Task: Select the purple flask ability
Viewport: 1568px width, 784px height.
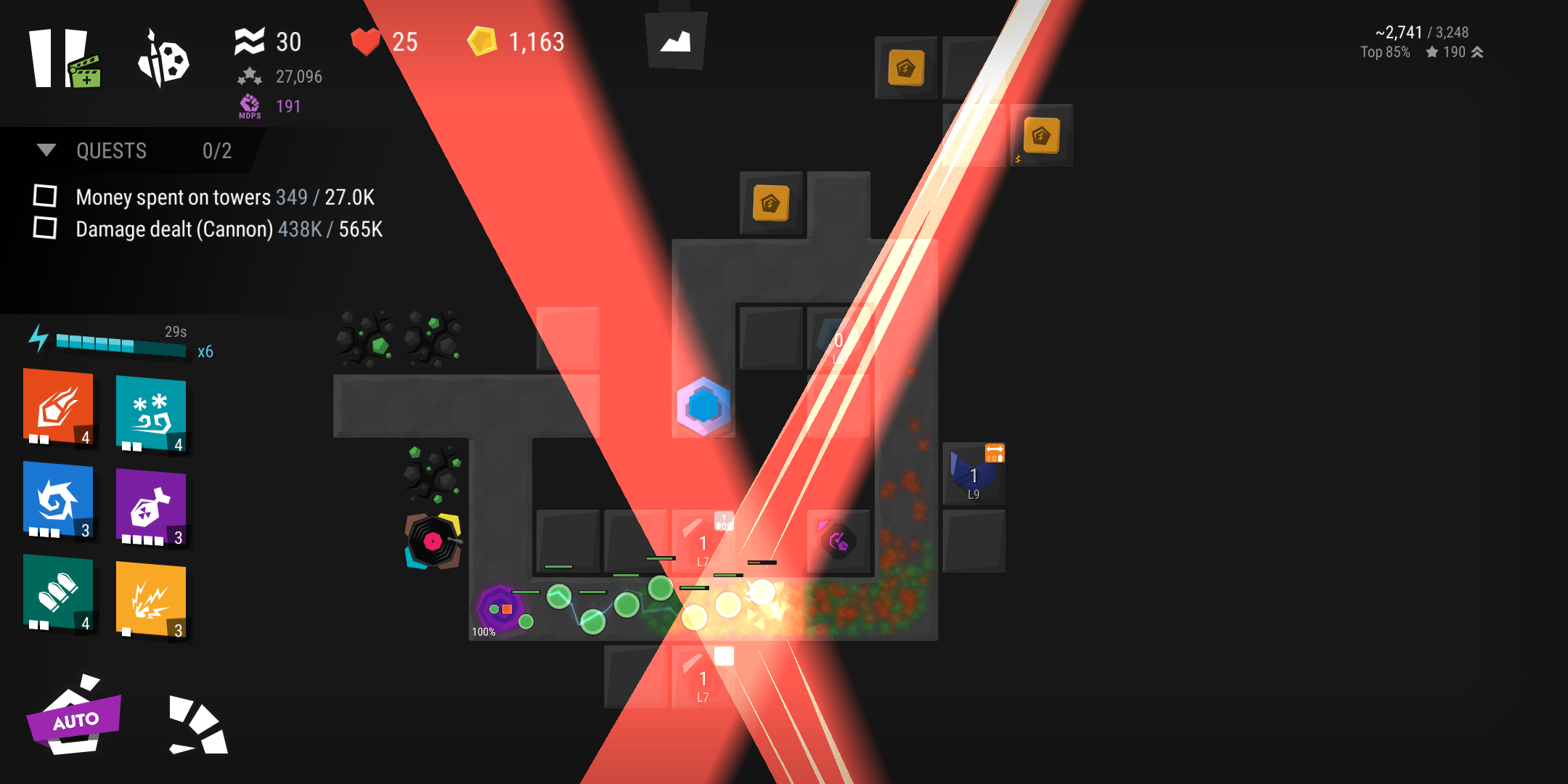Action: click(151, 507)
